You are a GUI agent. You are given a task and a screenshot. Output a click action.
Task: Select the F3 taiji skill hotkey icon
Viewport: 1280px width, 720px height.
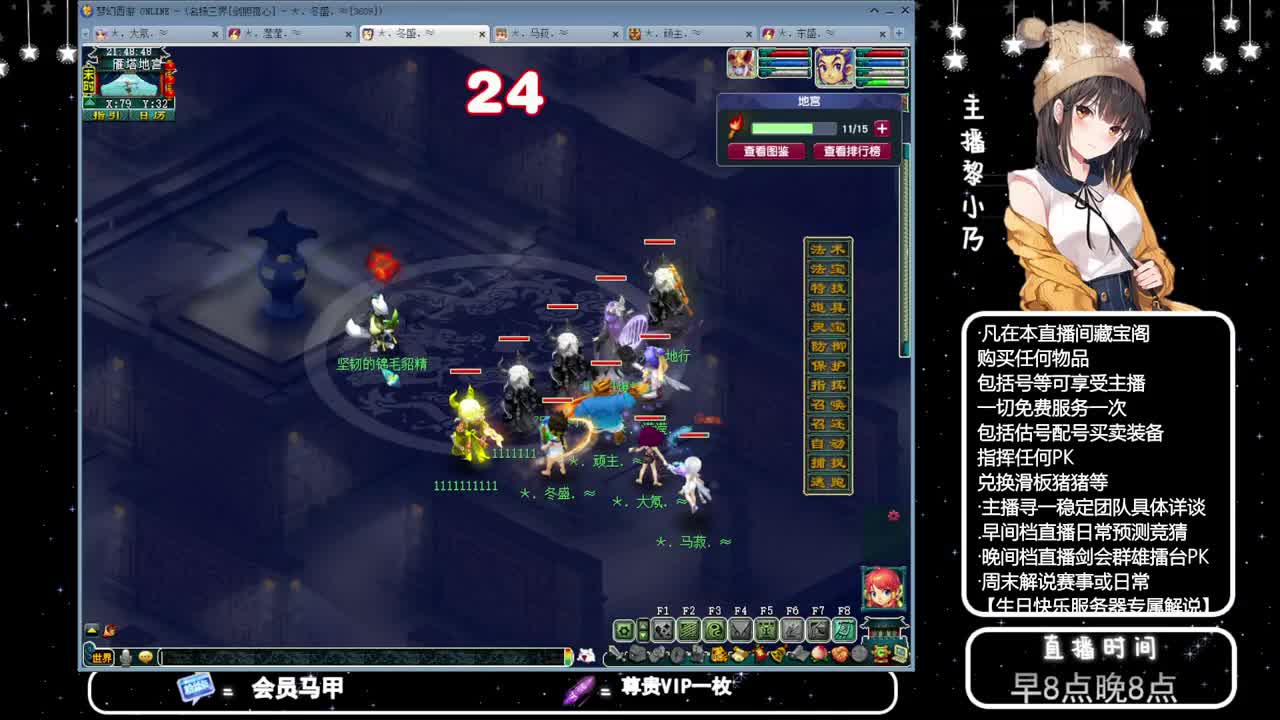pos(716,630)
